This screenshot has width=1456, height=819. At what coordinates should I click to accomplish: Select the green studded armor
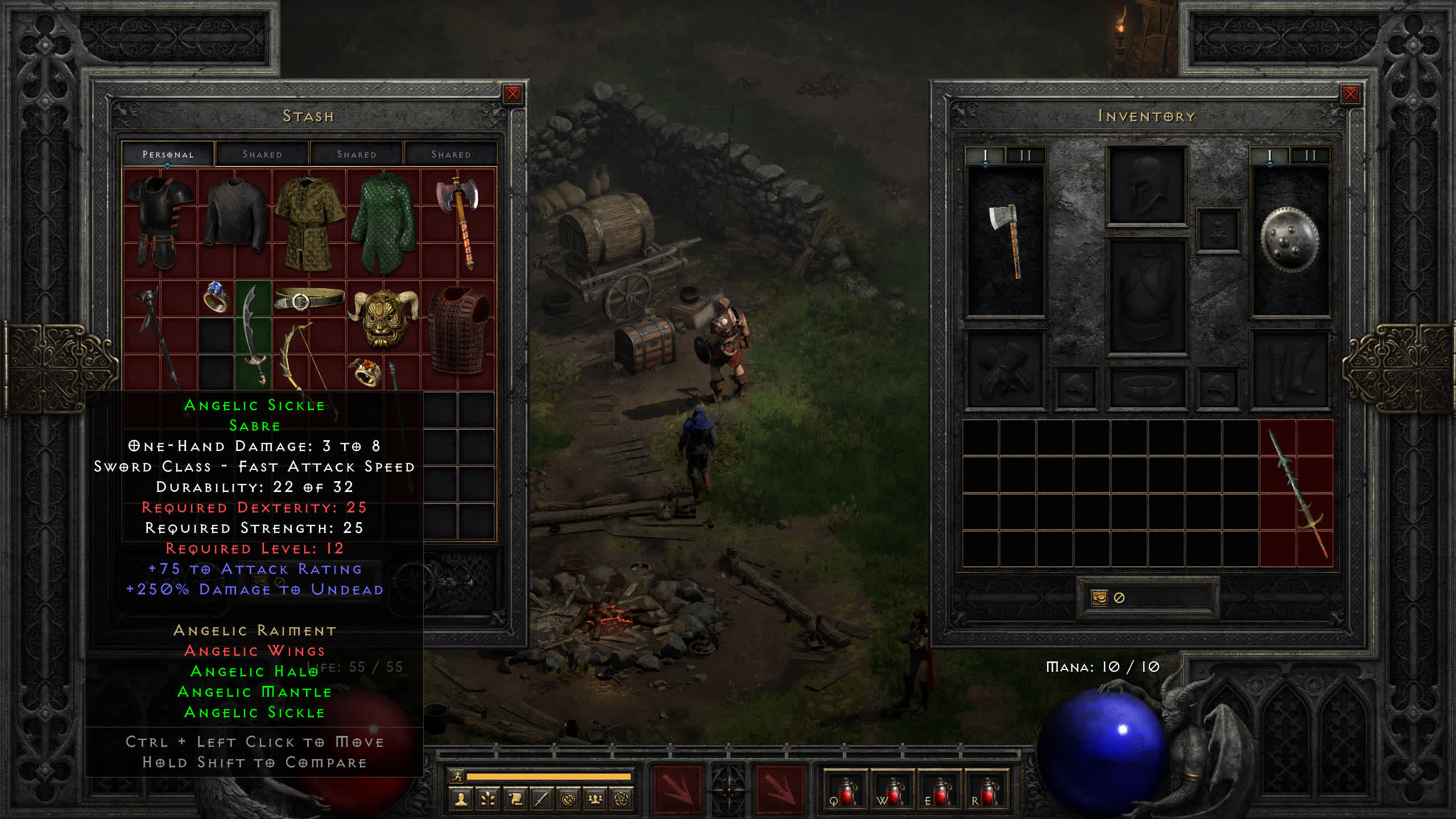[x=383, y=222]
